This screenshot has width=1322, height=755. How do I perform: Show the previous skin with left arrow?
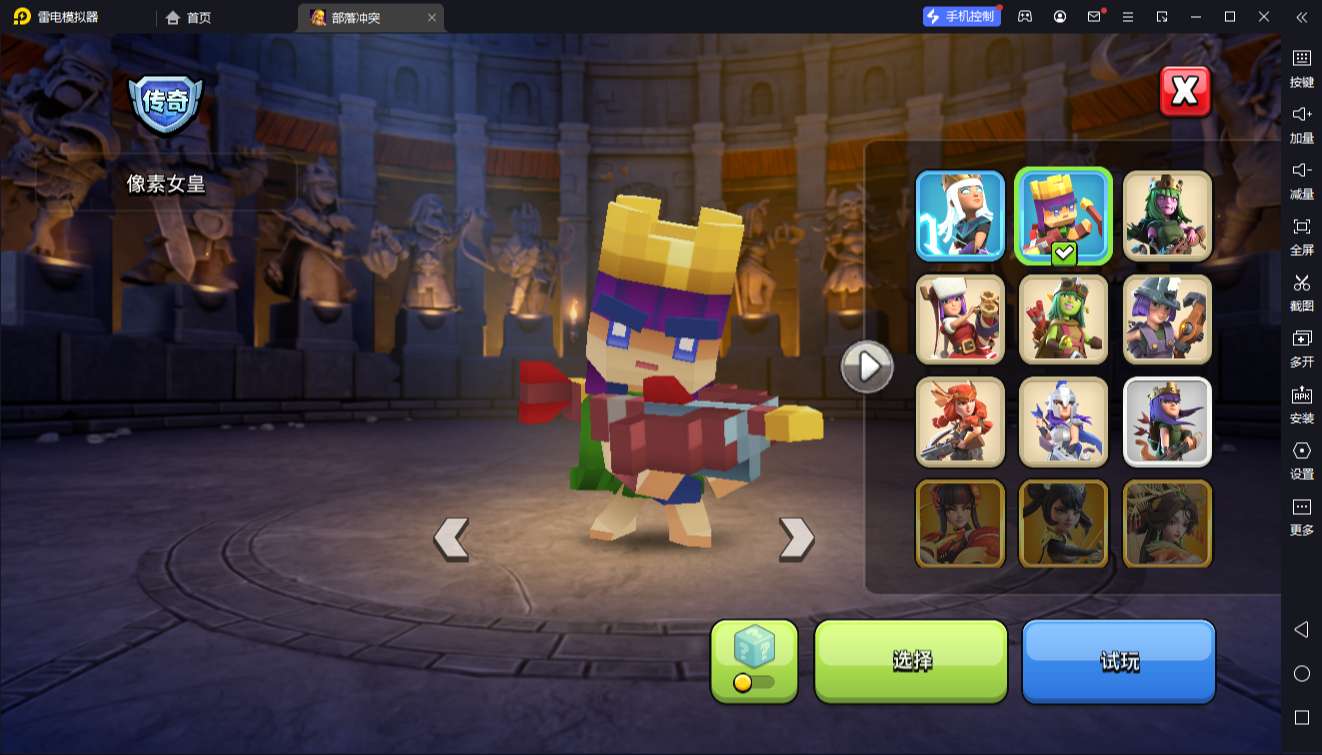point(451,539)
